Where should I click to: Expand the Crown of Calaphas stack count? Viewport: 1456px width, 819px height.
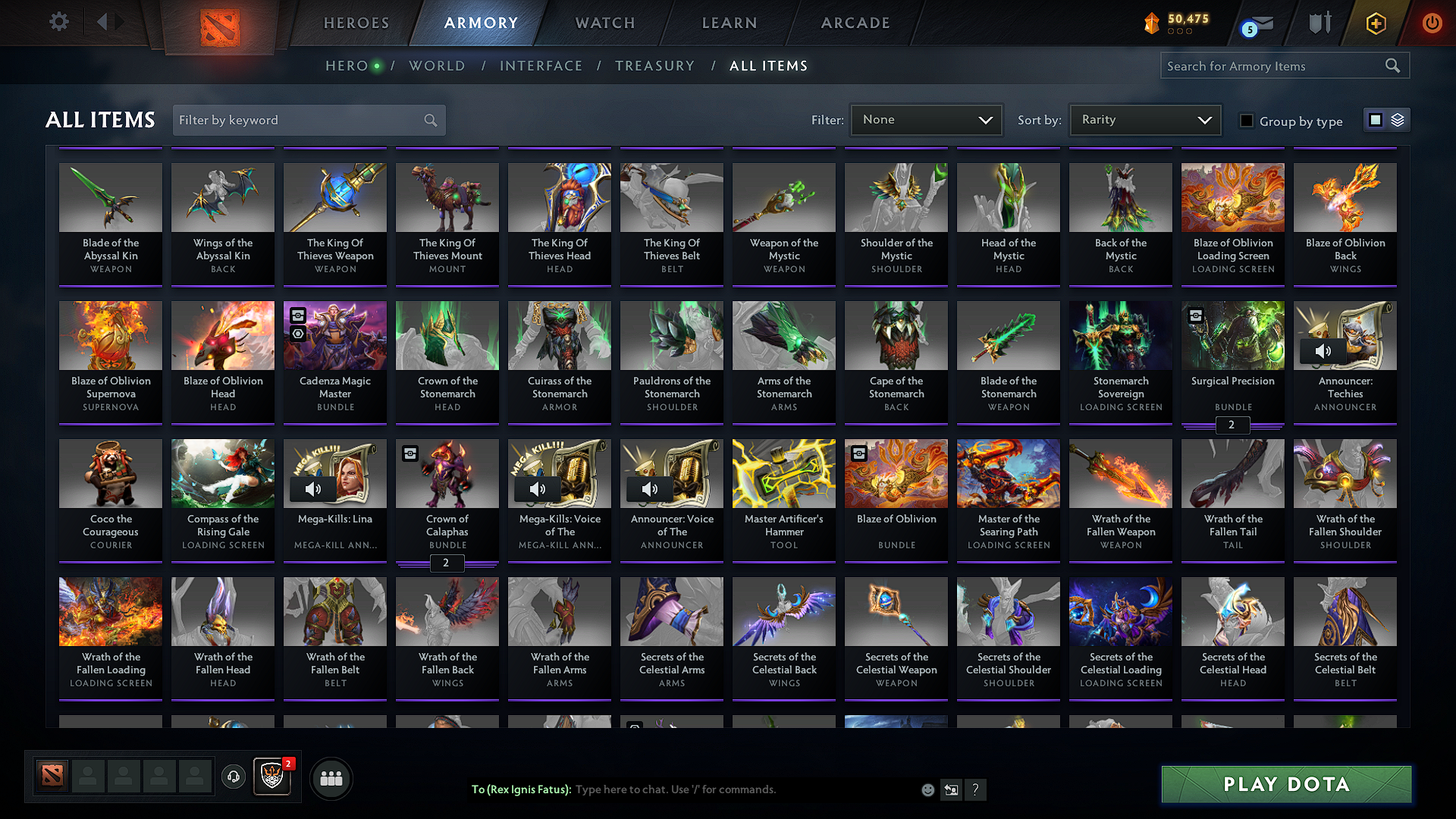pyautogui.click(x=447, y=563)
